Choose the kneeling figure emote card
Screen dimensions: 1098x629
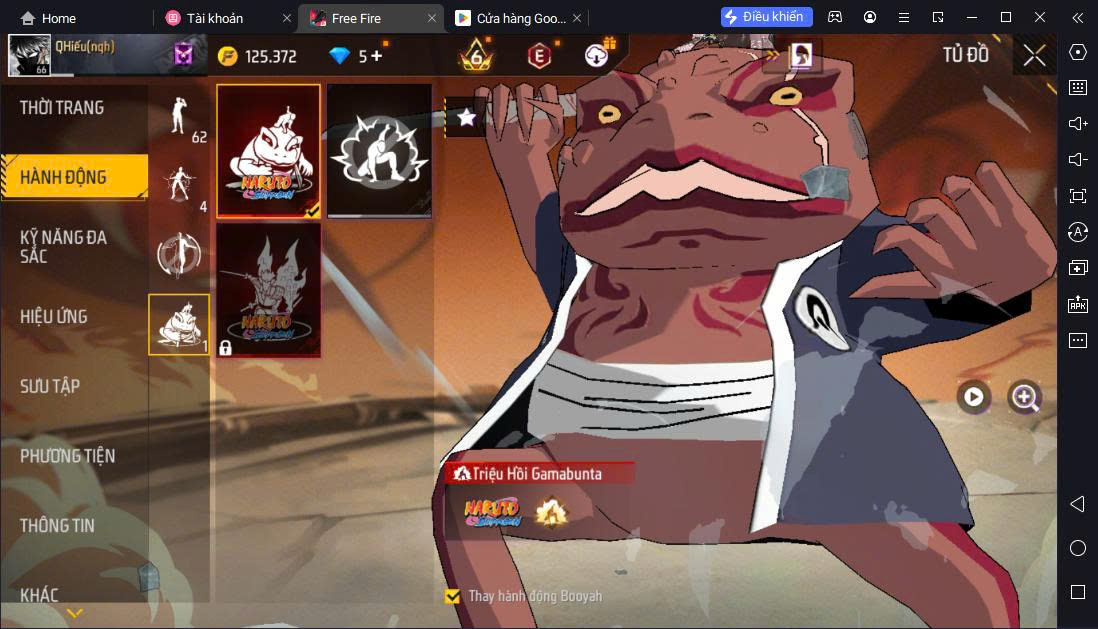(380, 151)
